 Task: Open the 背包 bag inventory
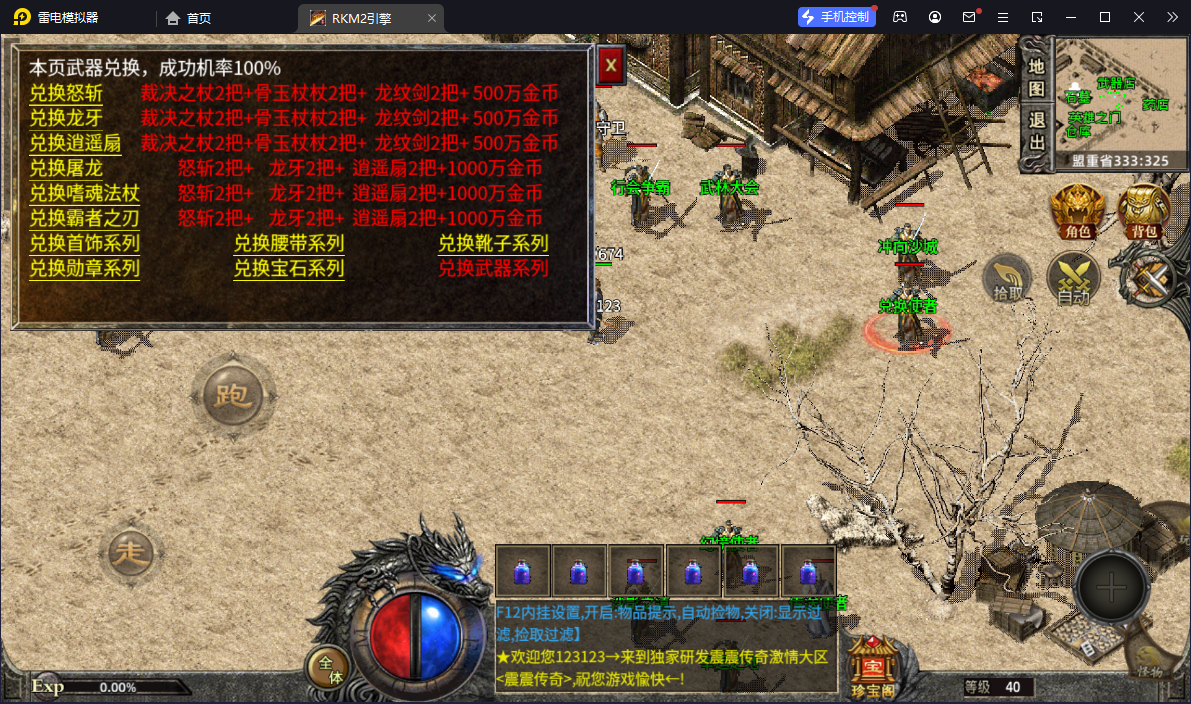[1144, 211]
